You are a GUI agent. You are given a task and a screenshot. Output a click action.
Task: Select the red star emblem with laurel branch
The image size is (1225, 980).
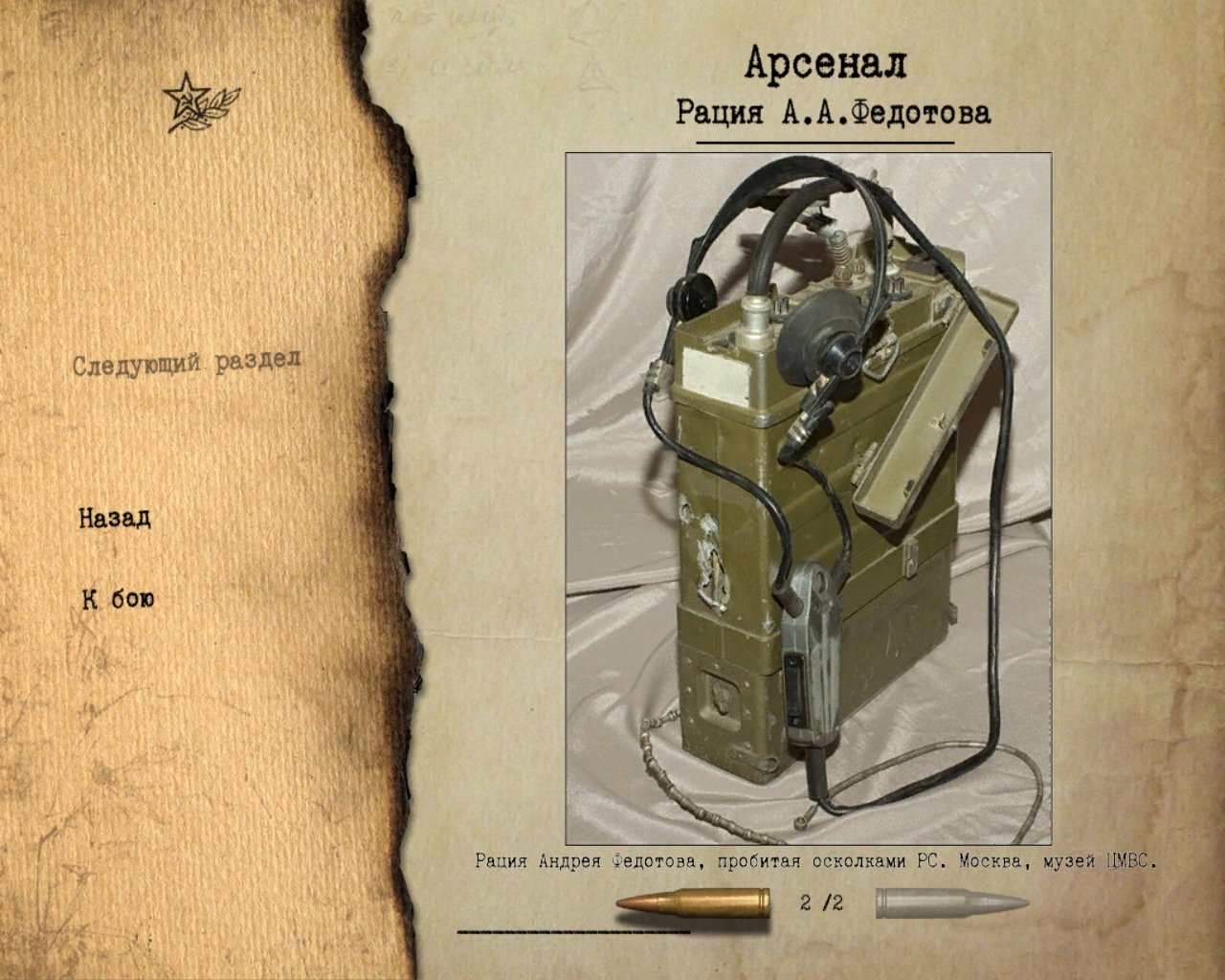tap(196, 103)
